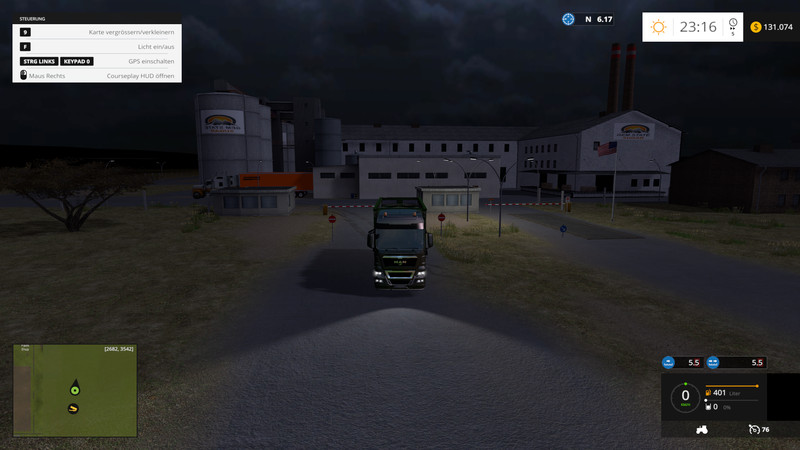
Task: Click the white tractor icon
Action: [x=701, y=429]
